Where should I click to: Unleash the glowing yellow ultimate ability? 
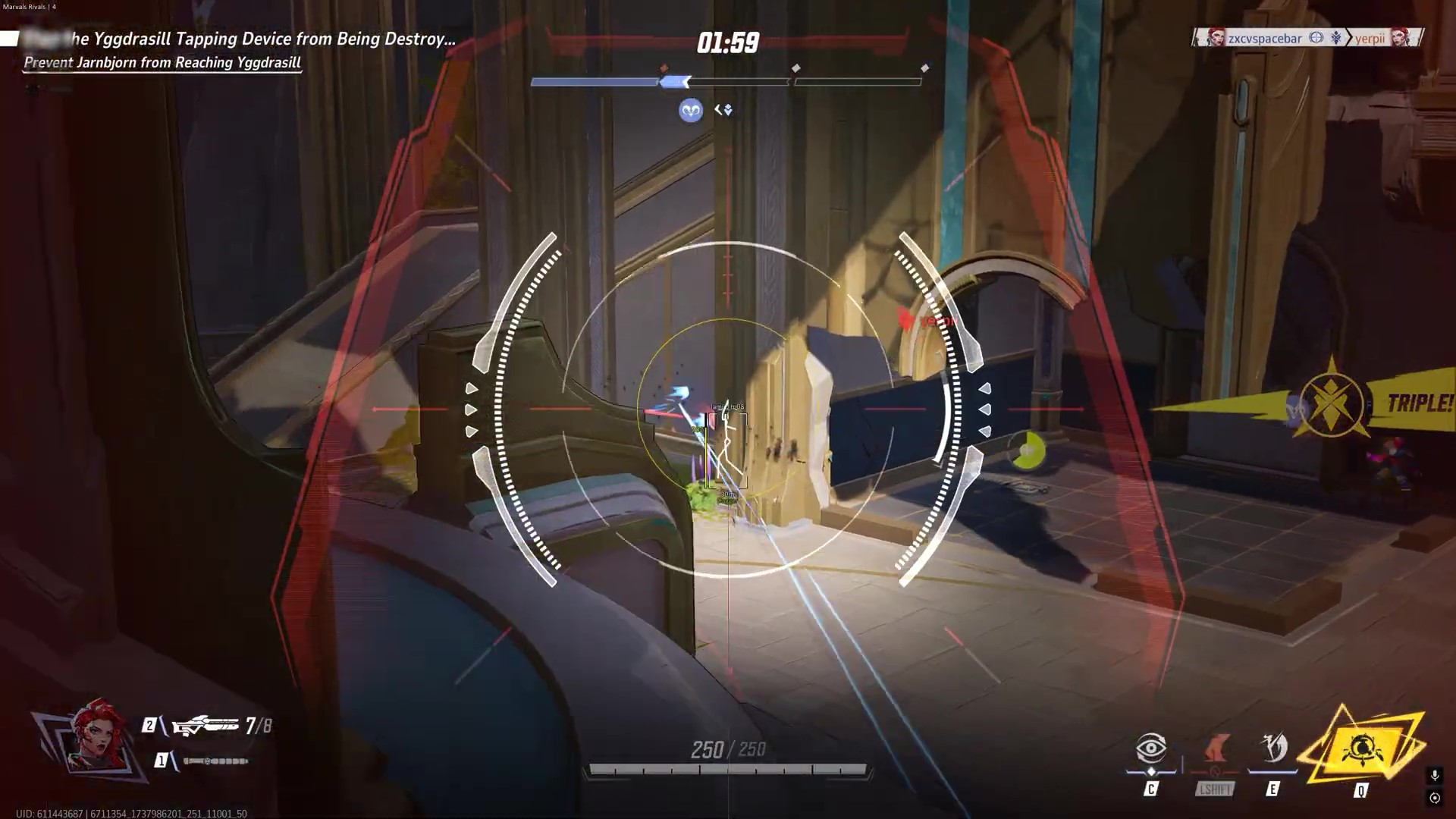1362,750
